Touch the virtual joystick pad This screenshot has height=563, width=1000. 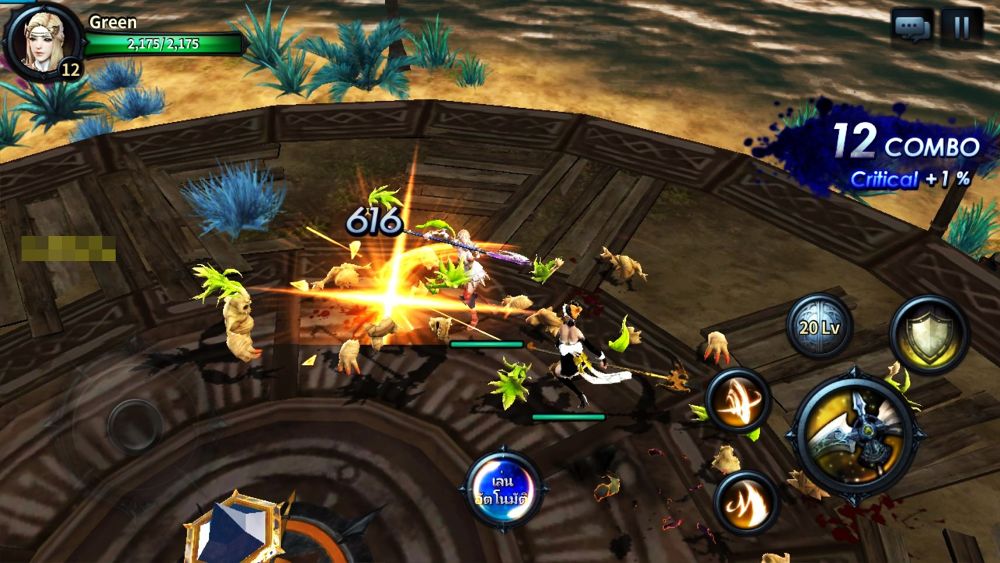(x=135, y=427)
